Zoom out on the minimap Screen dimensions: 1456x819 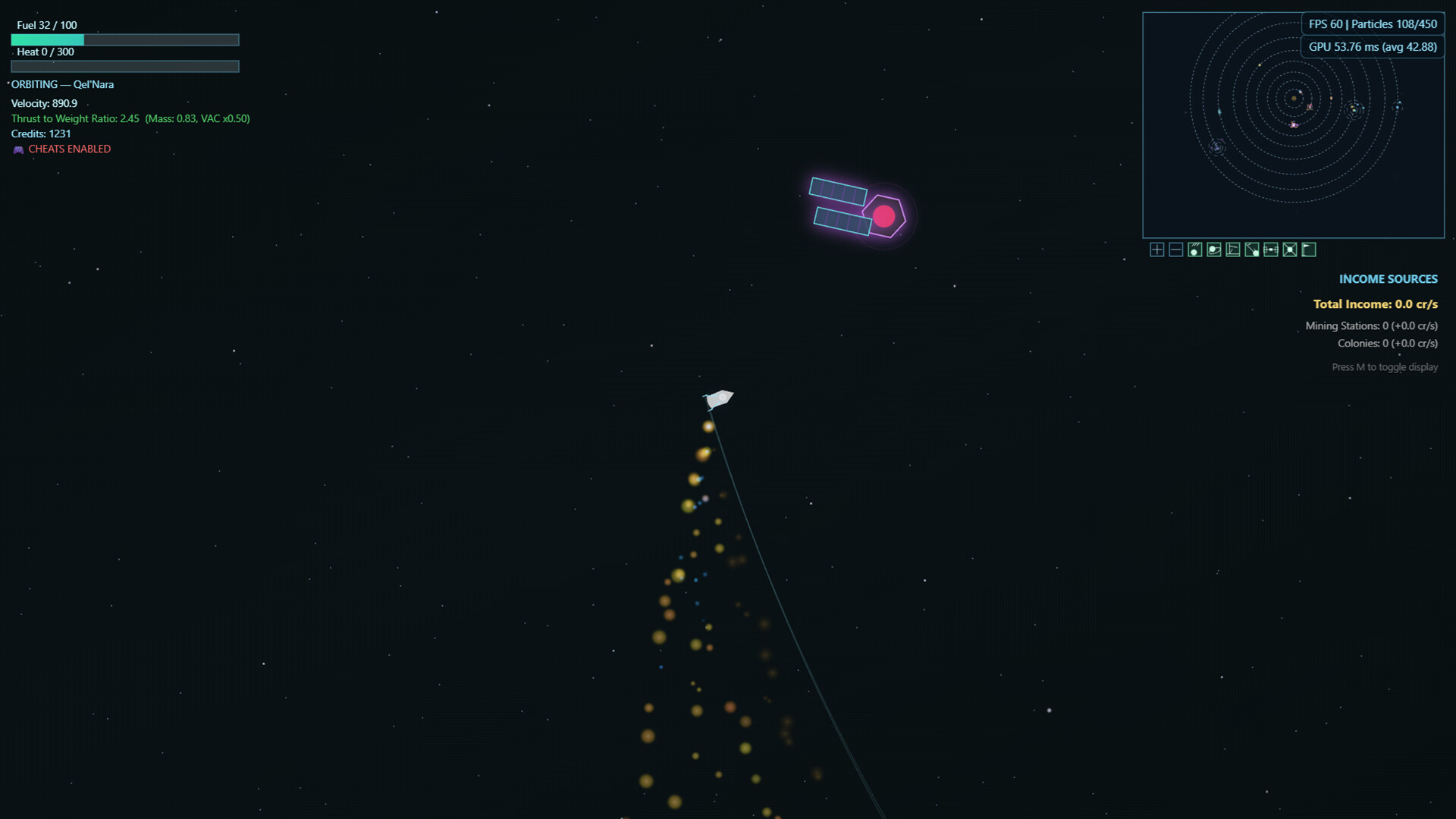(x=1175, y=249)
